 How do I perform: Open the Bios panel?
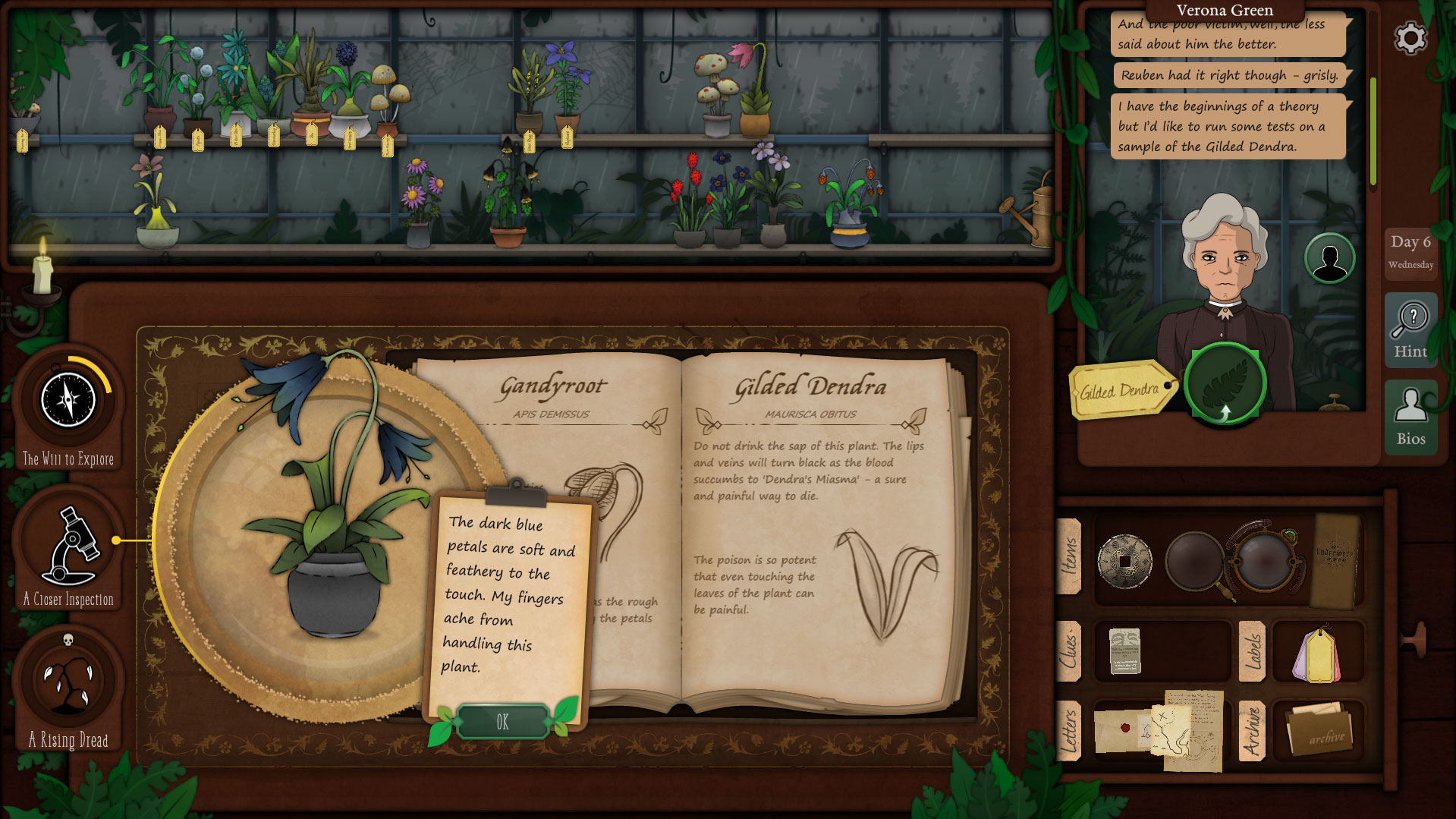click(x=1410, y=417)
